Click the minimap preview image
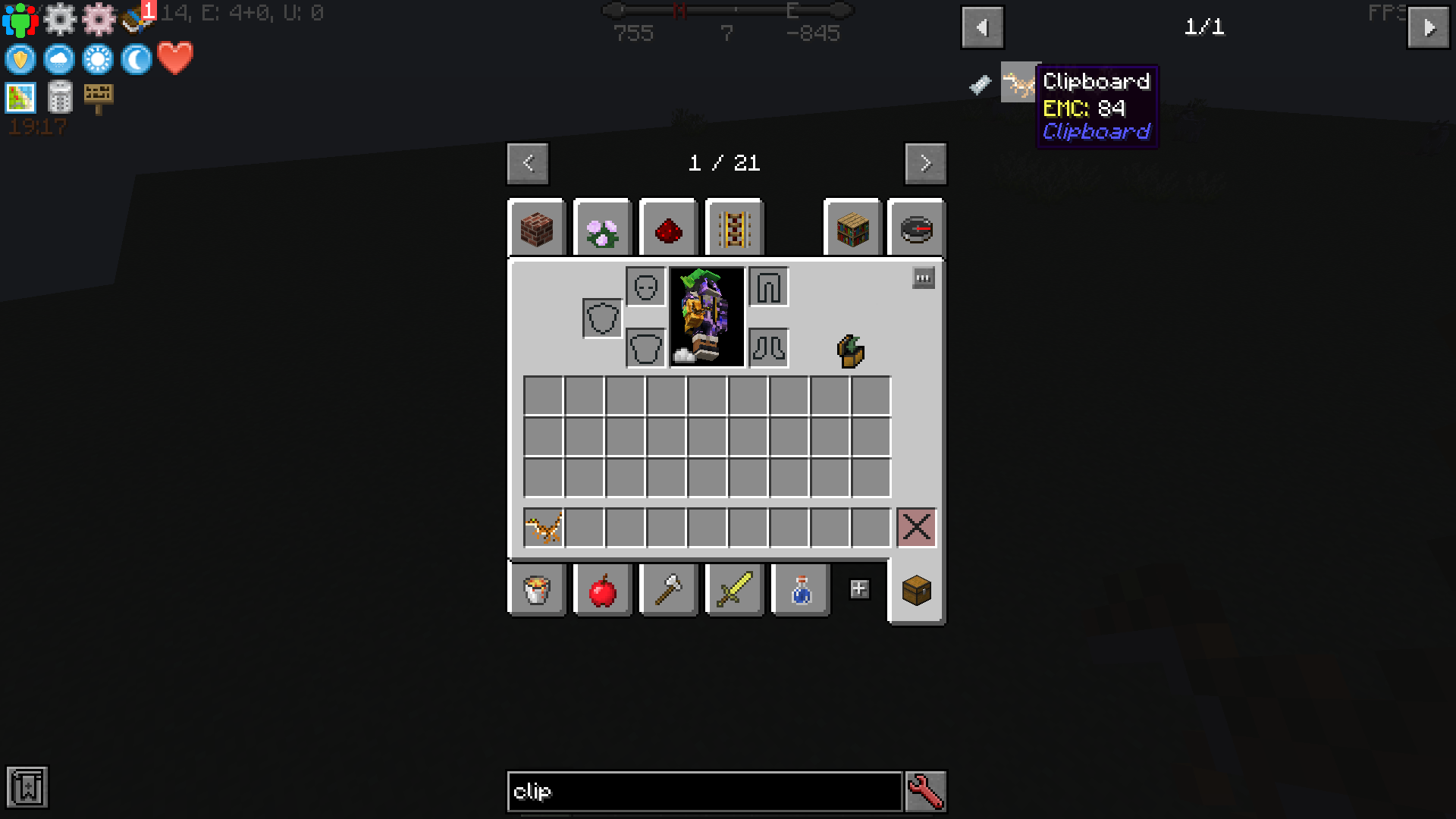The height and width of the screenshot is (819, 1456). pos(20,98)
